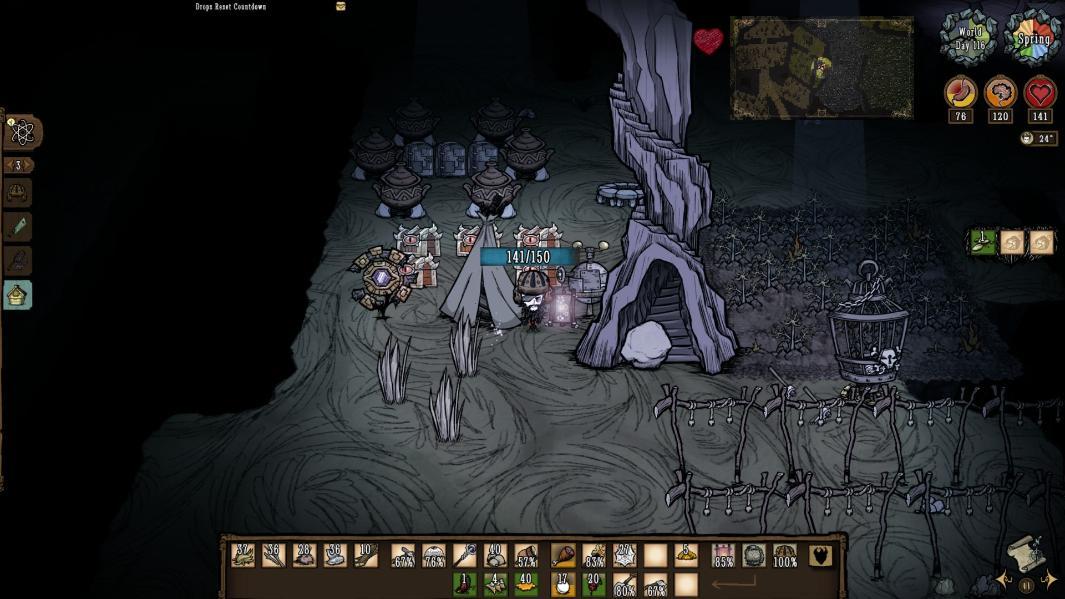The height and width of the screenshot is (599, 1065).
Task: Click the mail envelope icon at top
Action: coord(341,6)
